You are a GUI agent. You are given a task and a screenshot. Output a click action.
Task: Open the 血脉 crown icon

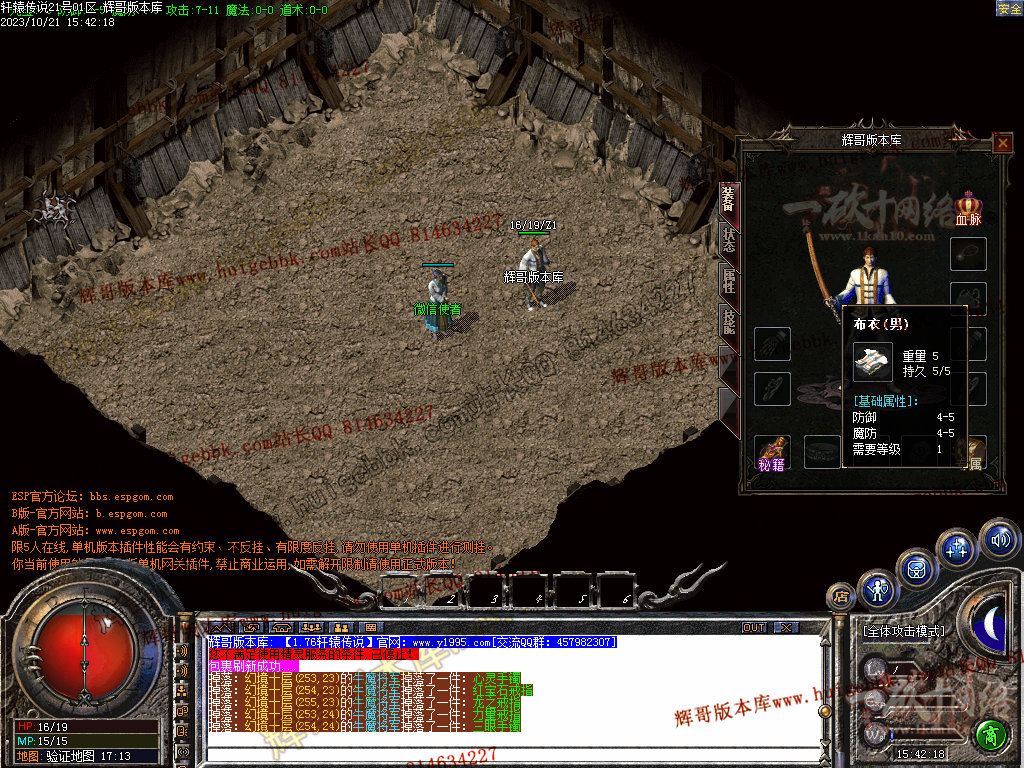[968, 207]
